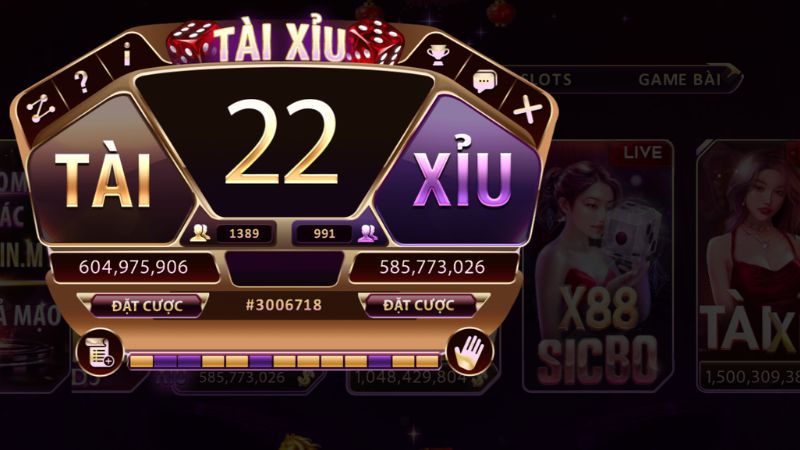
Task: Click ĐẶT CƯỢC under the TÀI total
Action: (x=146, y=305)
